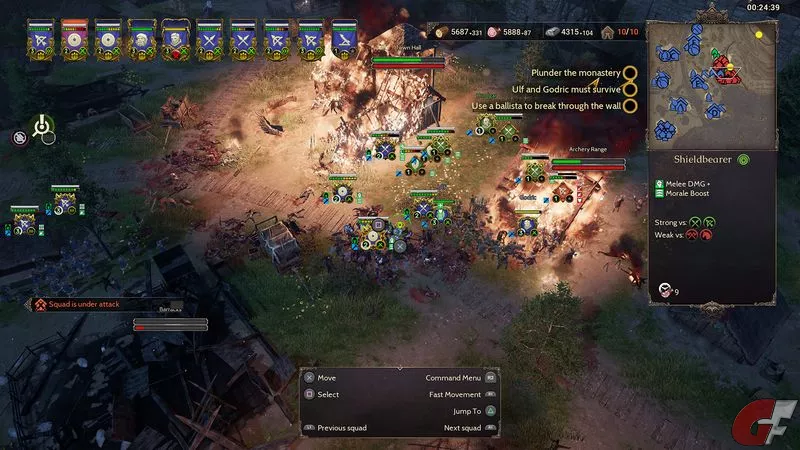The height and width of the screenshot is (450, 800).
Task: Select the hero squad card with red gem
Action: click(175, 38)
